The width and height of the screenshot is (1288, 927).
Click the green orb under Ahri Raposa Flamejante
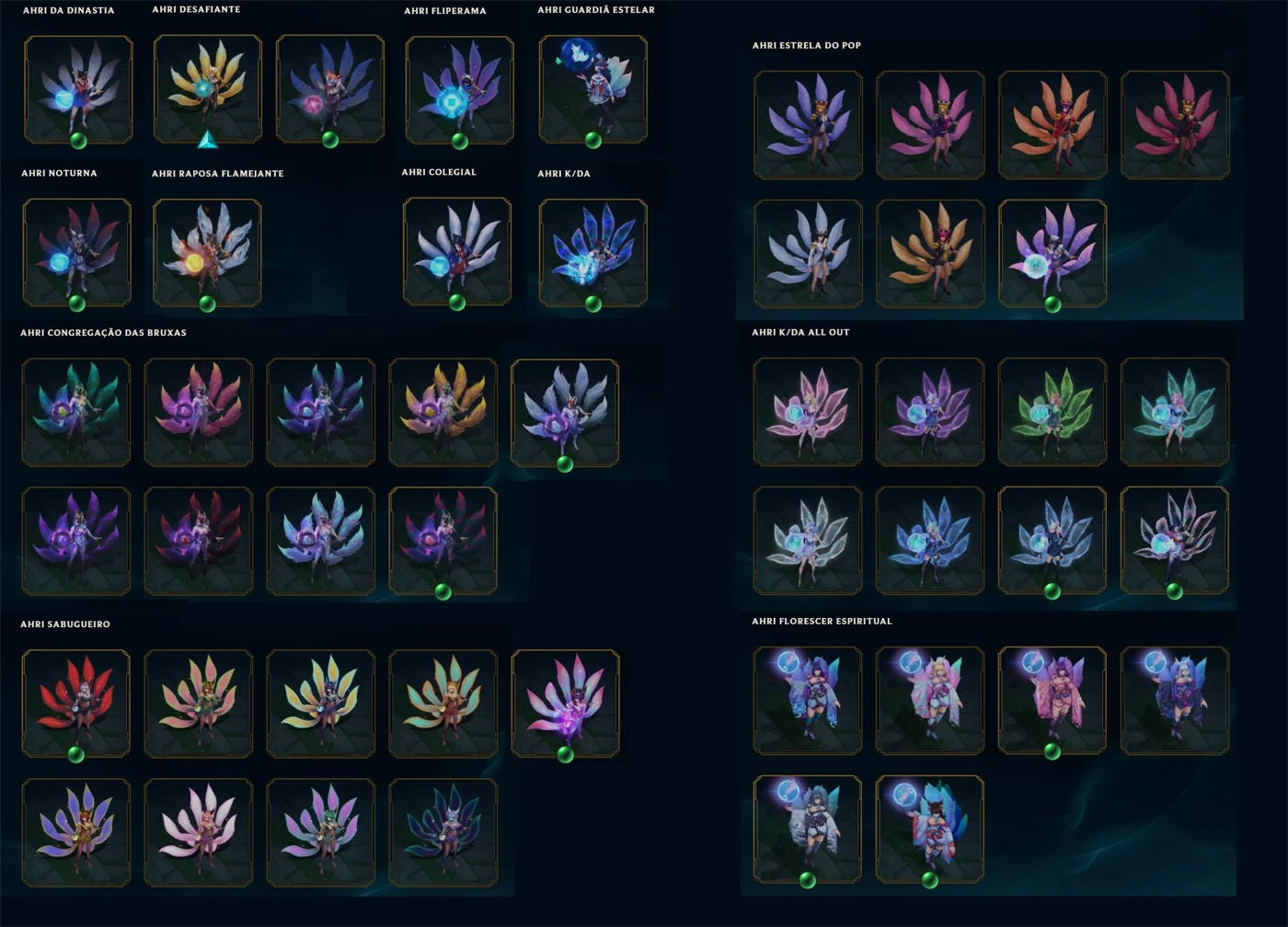(x=208, y=303)
